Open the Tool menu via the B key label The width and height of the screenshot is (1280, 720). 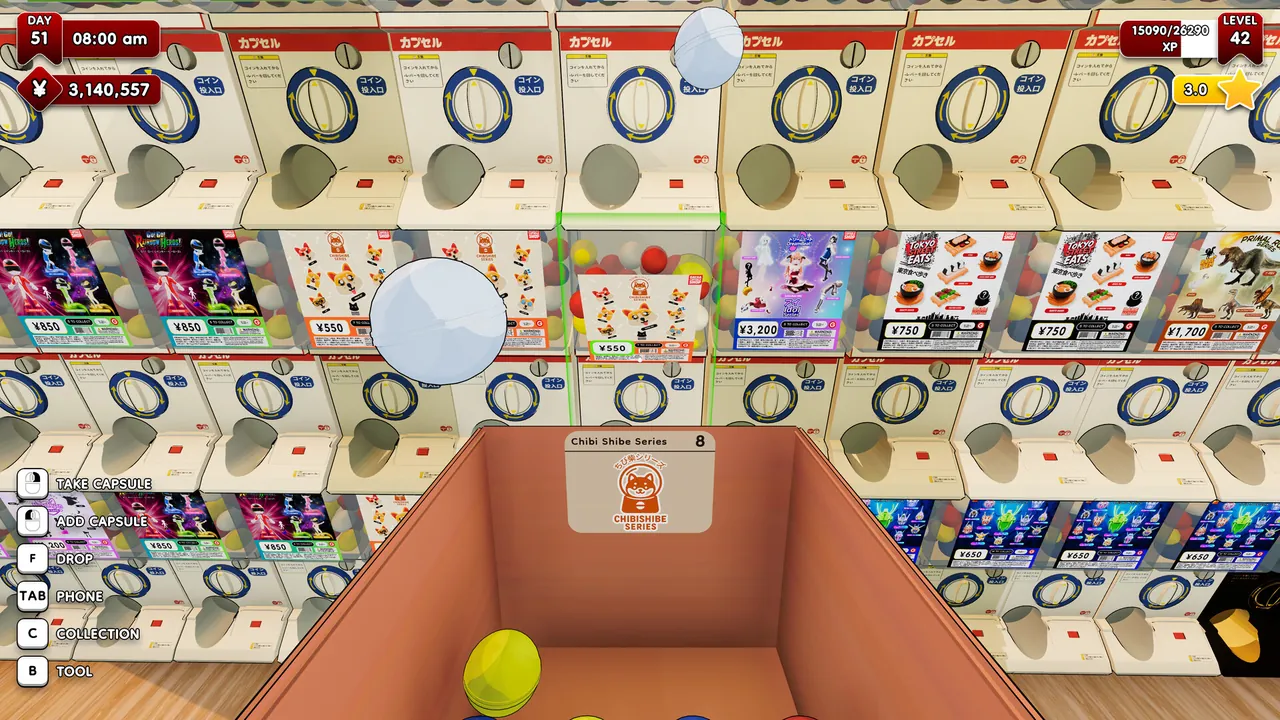click(31, 671)
